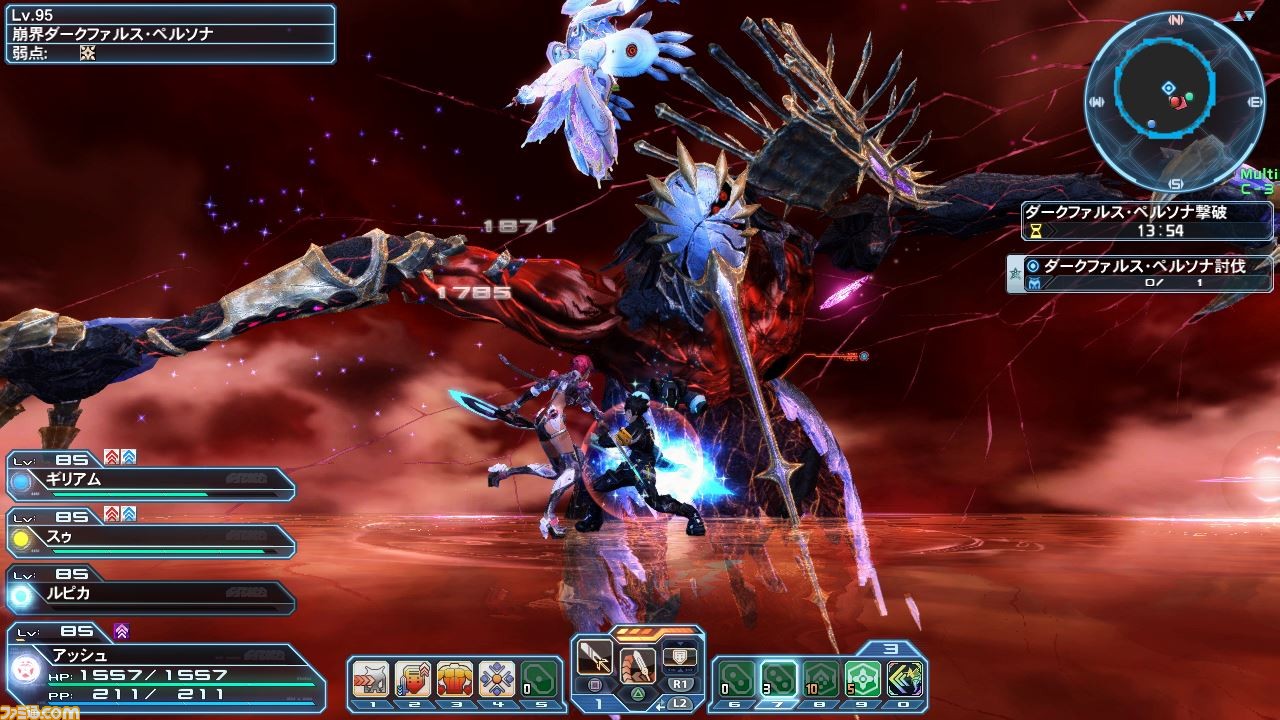Open the ファミ通.com watermark link
The height and width of the screenshot is (720, 1280).
coord(40,712)
